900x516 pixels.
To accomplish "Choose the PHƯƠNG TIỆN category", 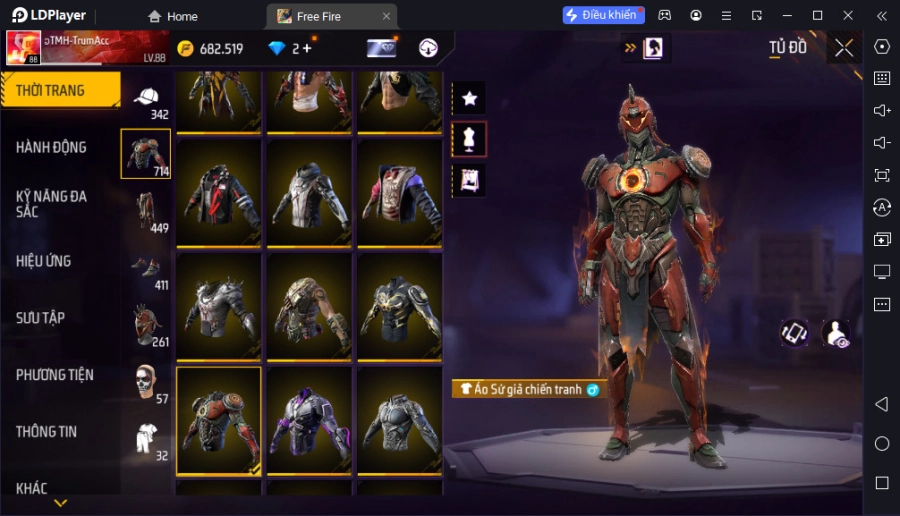I will click(x=55, y=375).
